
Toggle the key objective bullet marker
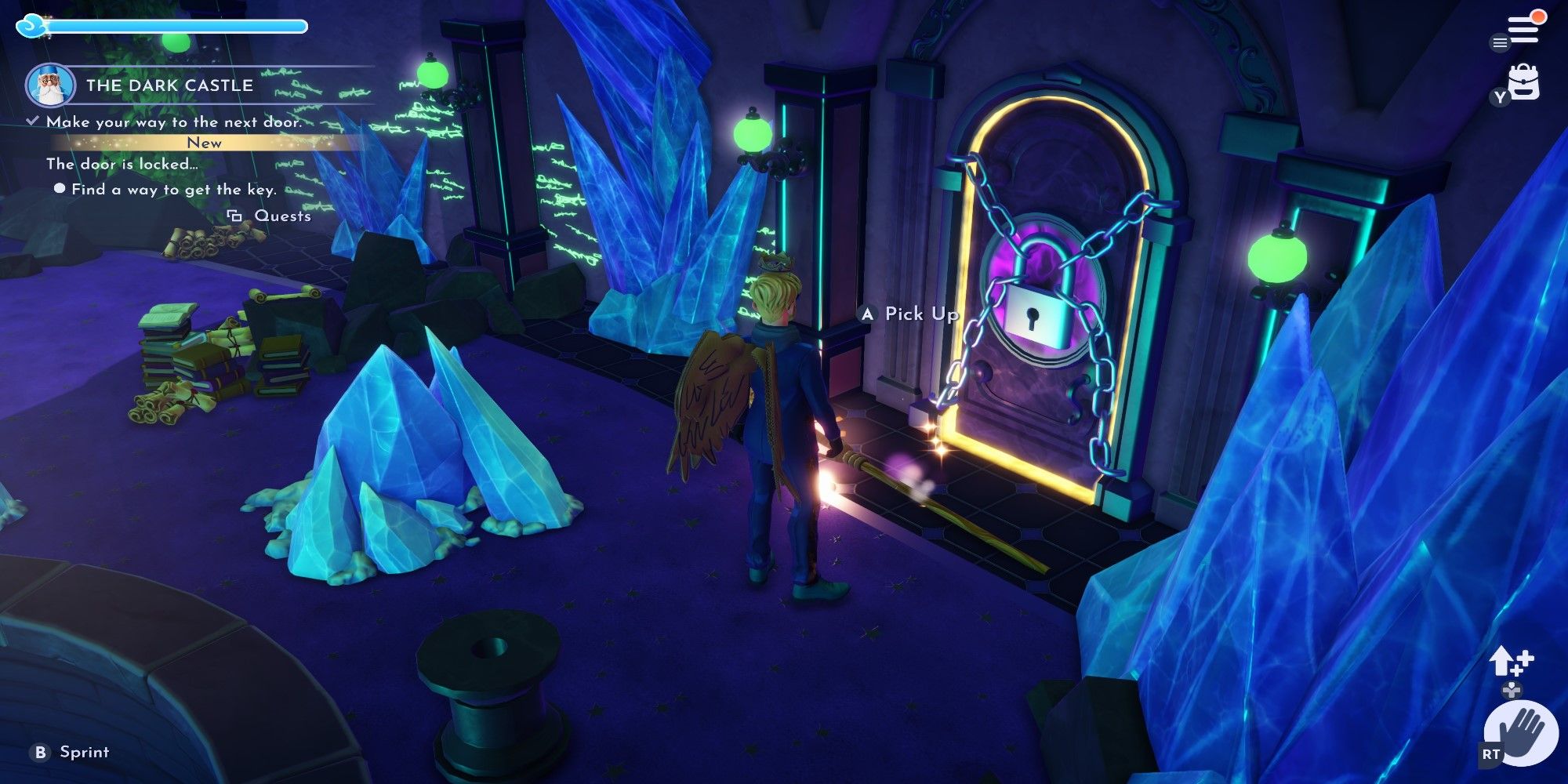[60, 188]
